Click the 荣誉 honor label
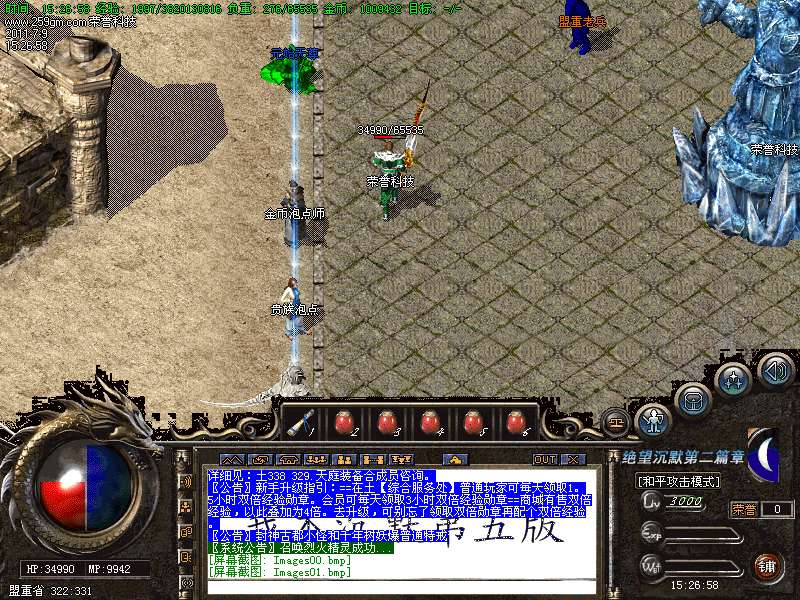The height and width of the screenshot is (600, 800). [744, 509]
